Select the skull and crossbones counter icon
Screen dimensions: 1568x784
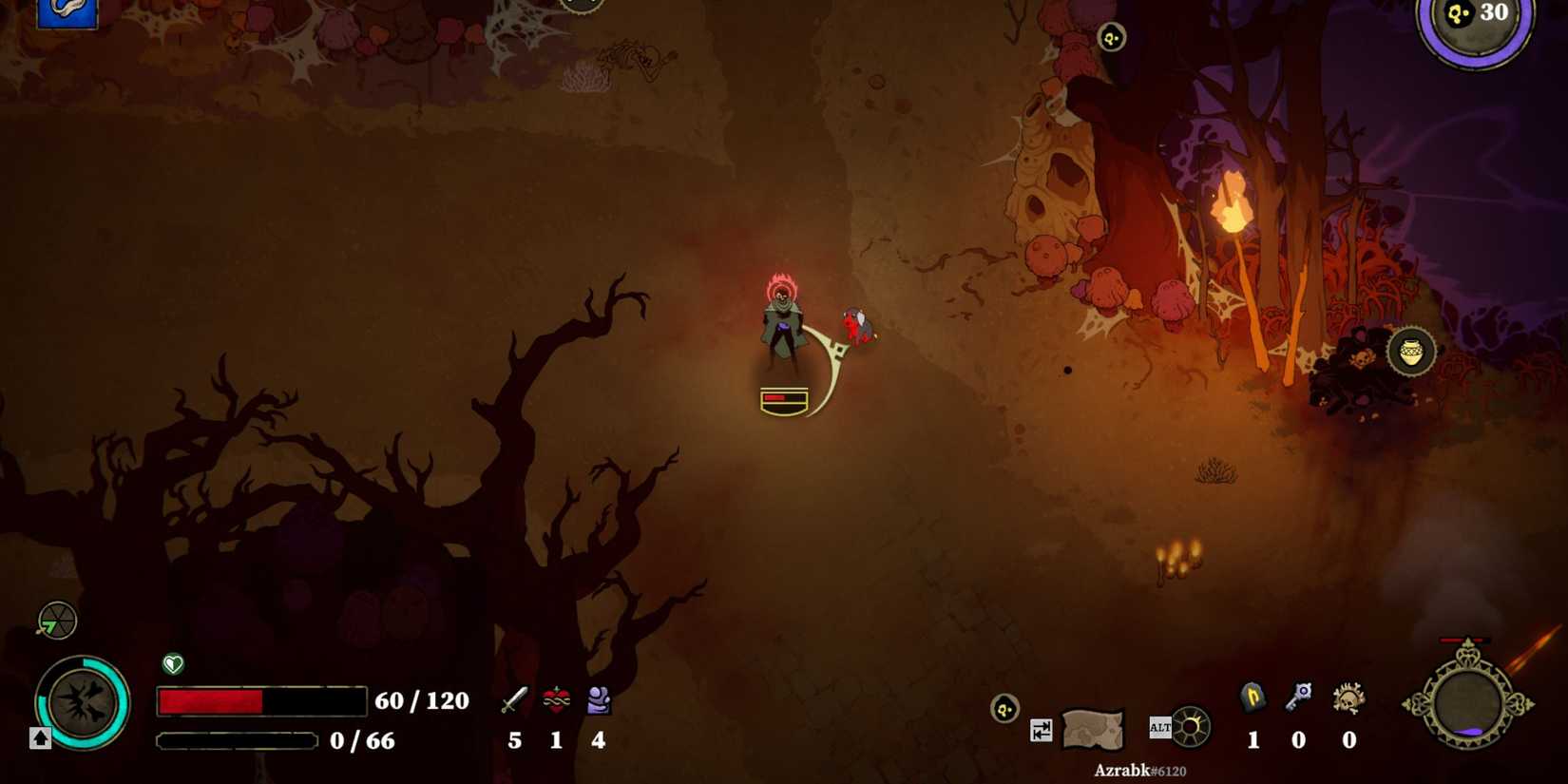(x=1348, y=698)
